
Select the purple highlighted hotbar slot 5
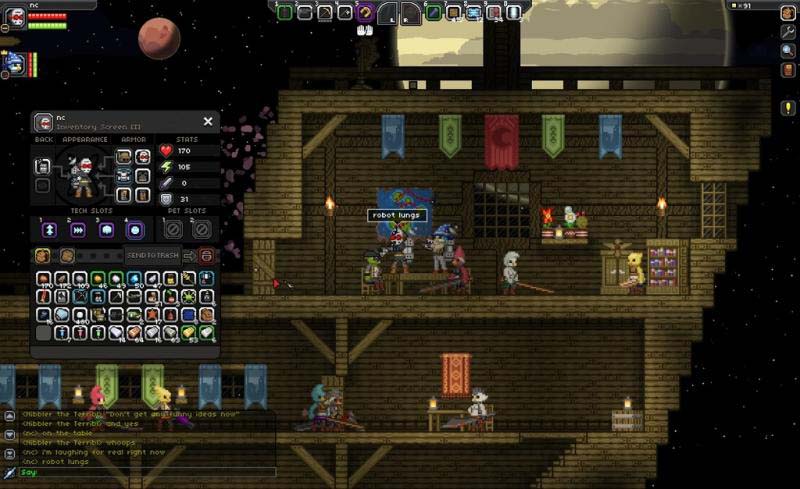[366, 12]
